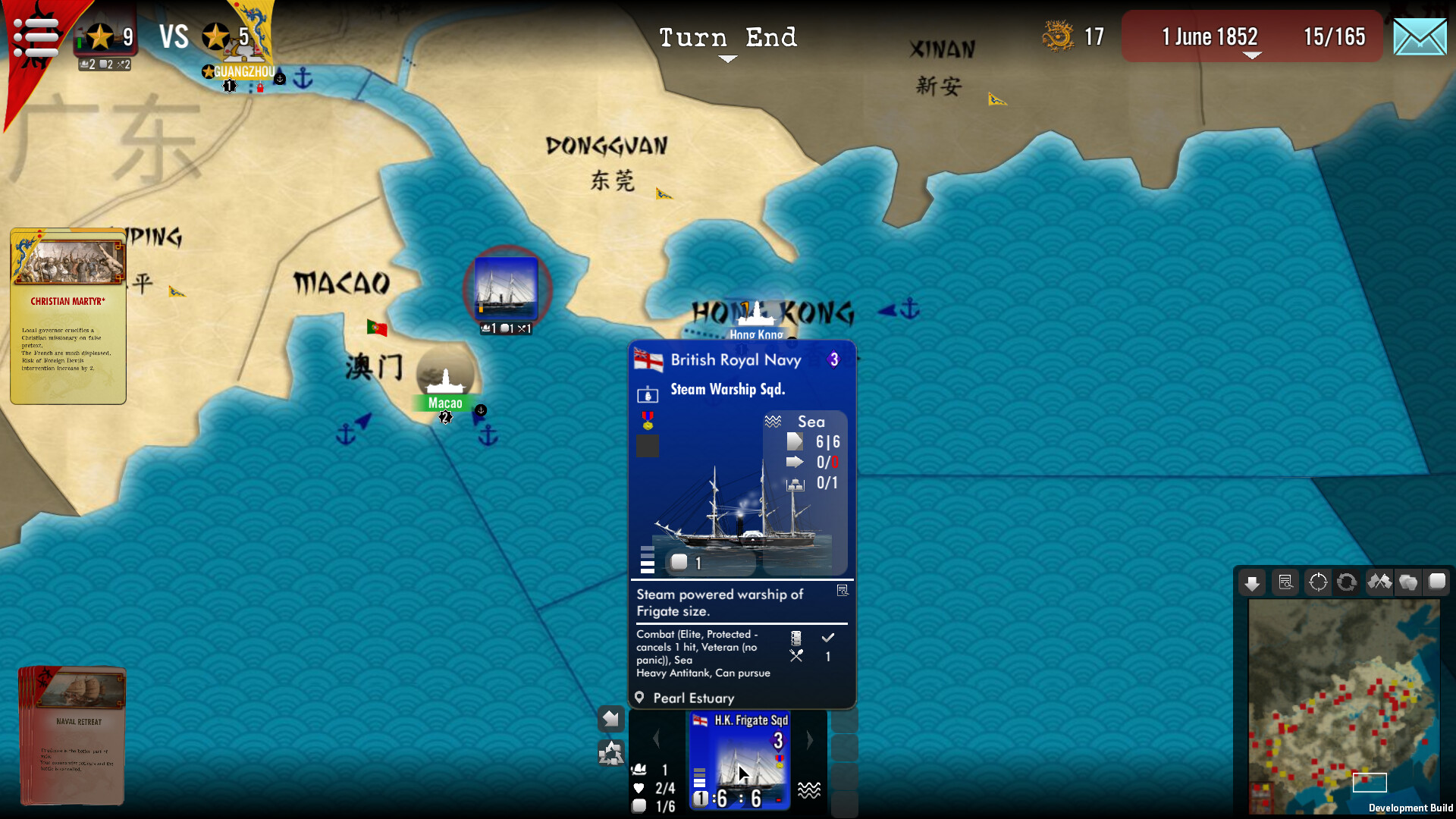Click the back arrow icon beside the unit panel
The height and width of the screenshot is (819, 1456).
611,718
